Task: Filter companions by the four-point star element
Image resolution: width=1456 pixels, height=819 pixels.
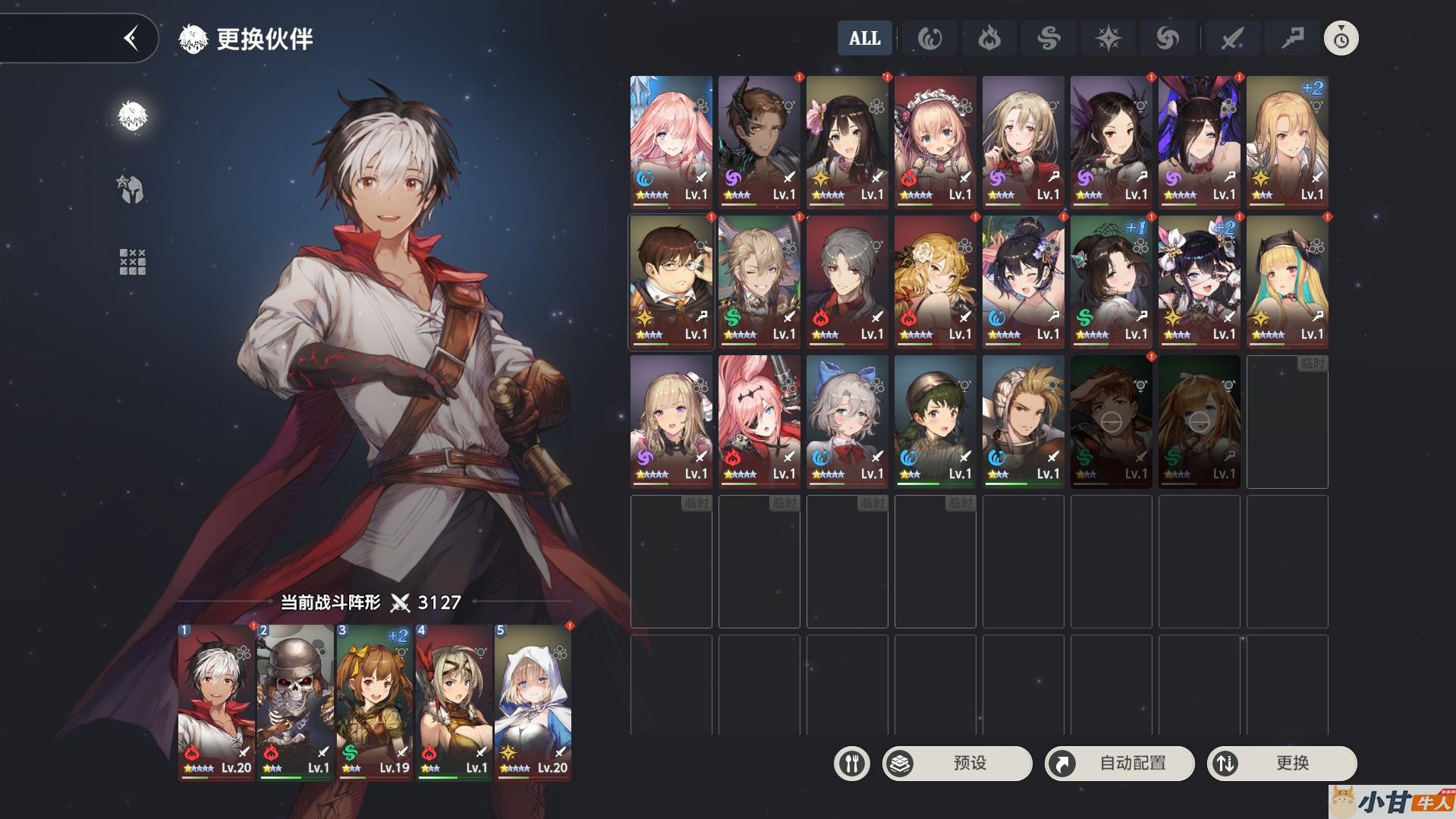Action: point(1108,38)
